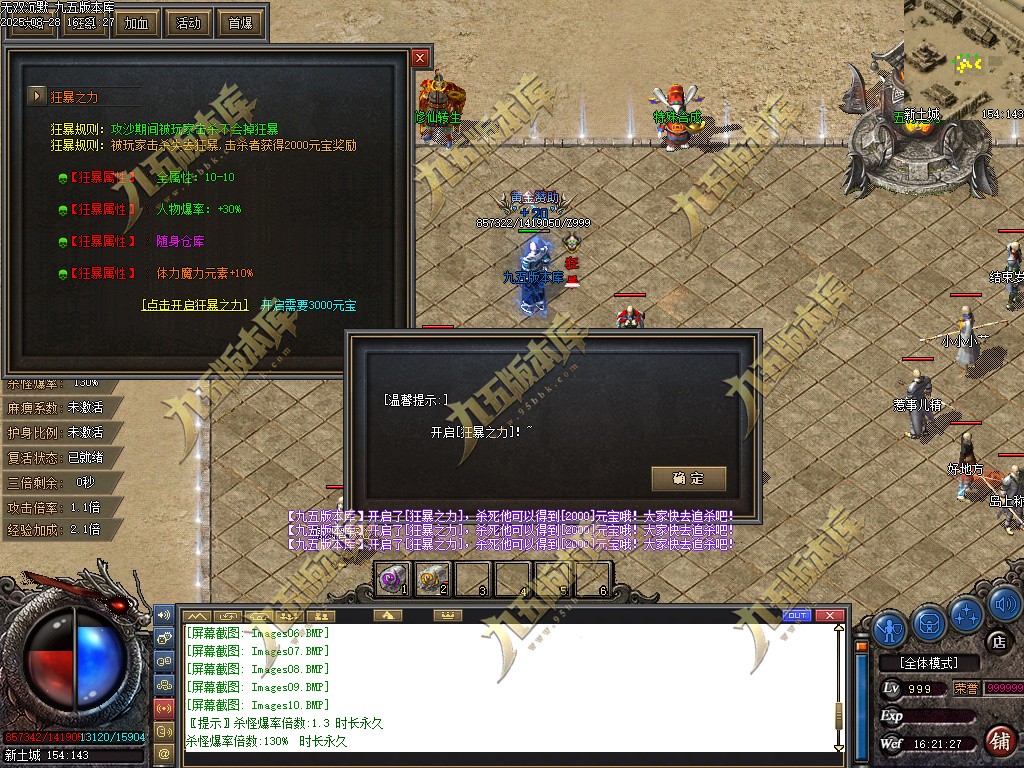Open the 首爆 button
This screenshot has width=1024, height=768.
click(240, 23)
